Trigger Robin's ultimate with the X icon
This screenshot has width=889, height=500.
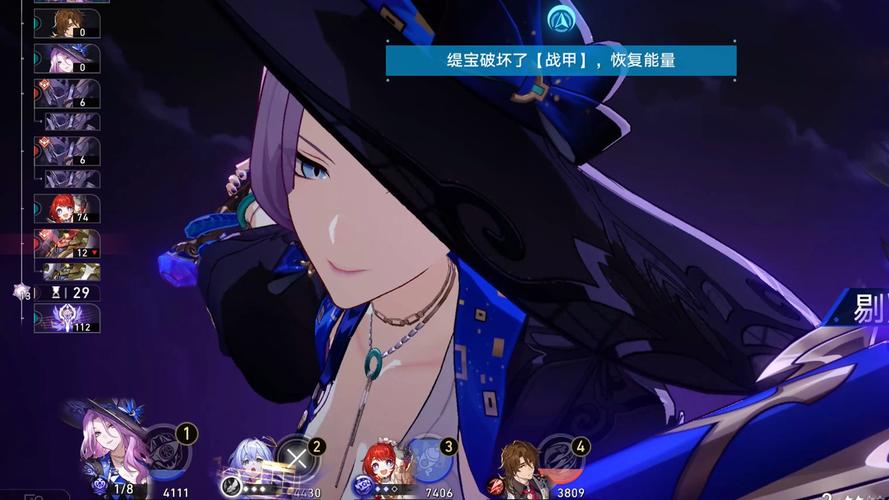tap(295, 458)
